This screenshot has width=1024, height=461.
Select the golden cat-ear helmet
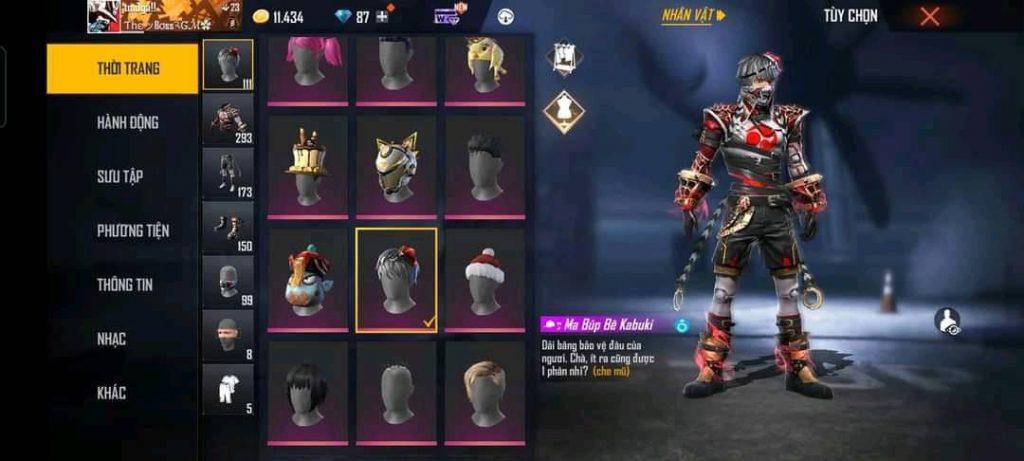point(396,166)
